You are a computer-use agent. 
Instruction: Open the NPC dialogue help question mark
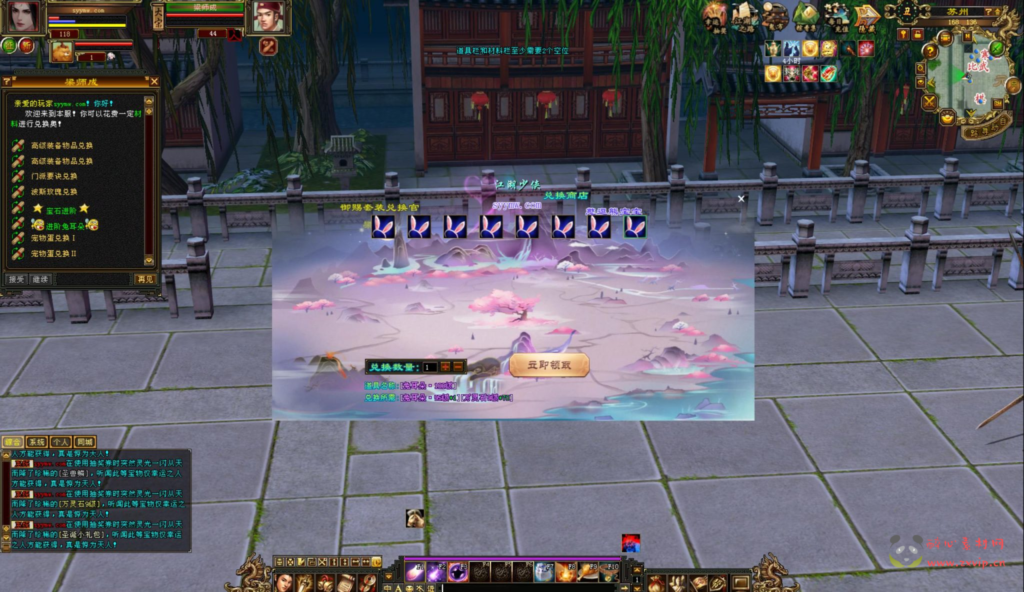pyautogui.click(x=9, y=82)
